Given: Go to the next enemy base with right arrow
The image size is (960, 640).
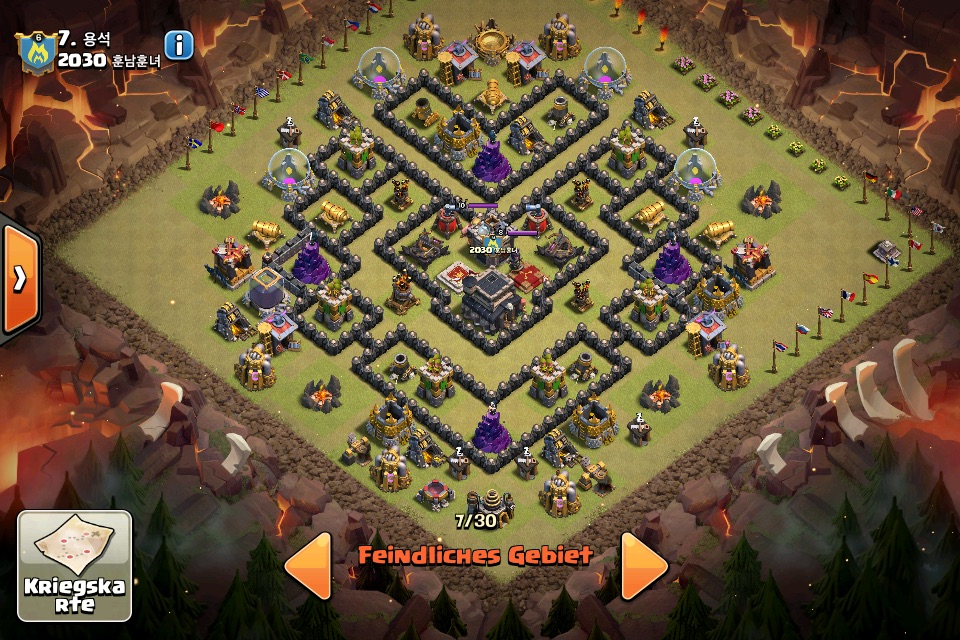Looking at the screenshot, I should [x=643, y=565].
